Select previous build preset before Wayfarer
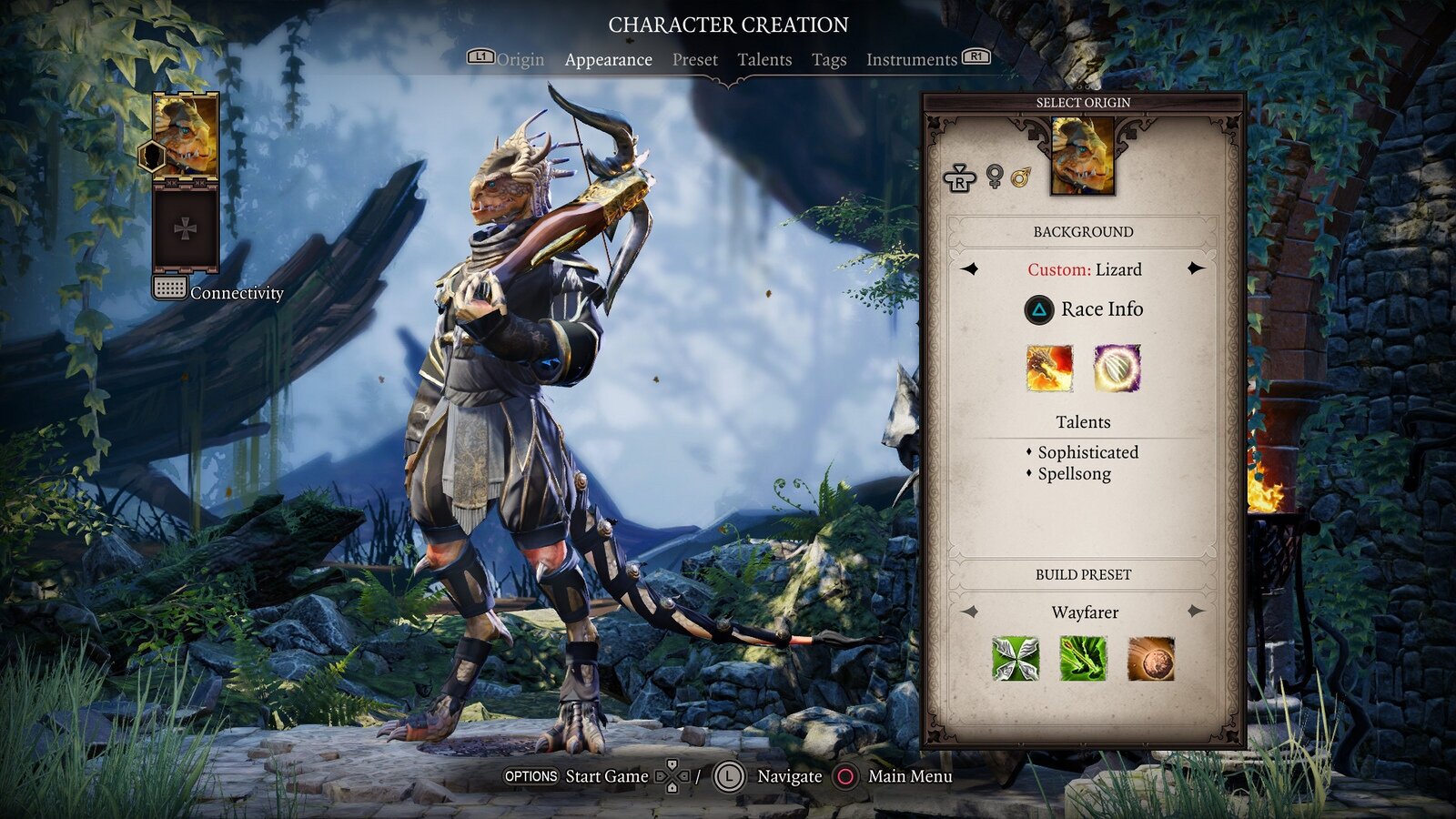 [x=970, y=612]
